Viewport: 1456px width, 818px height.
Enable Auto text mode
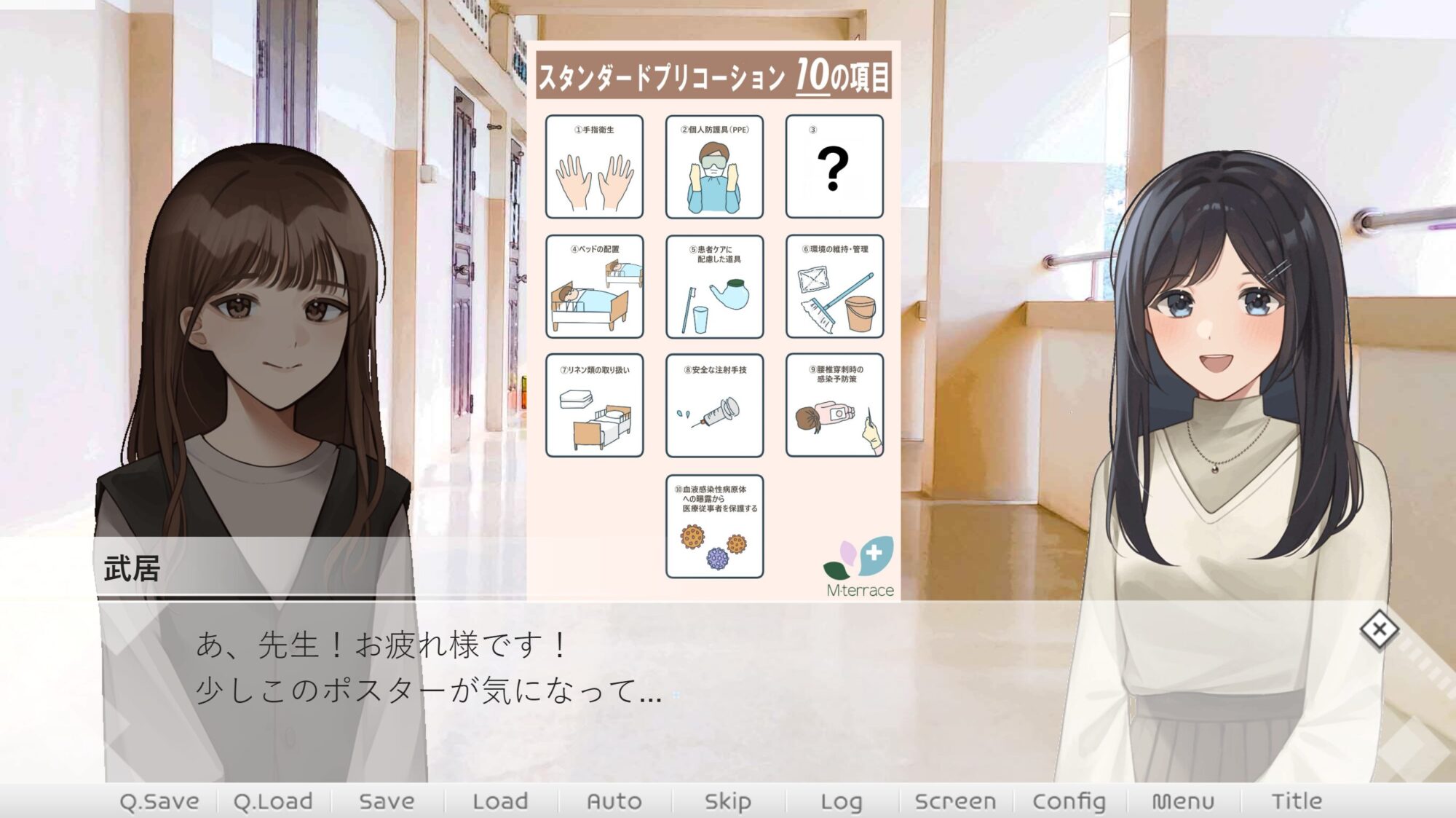[614, 799]
